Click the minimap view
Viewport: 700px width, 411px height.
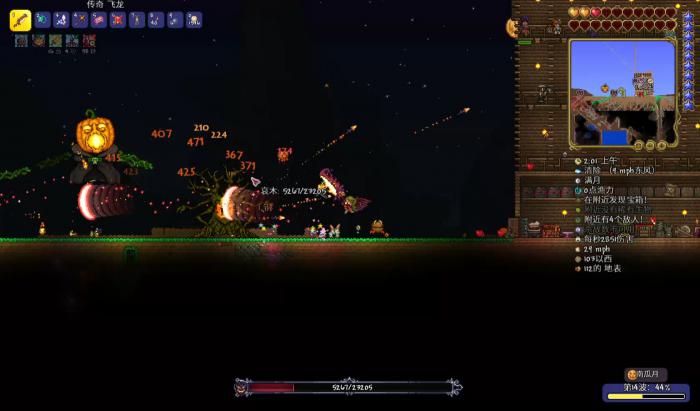[x=622, y=90]
